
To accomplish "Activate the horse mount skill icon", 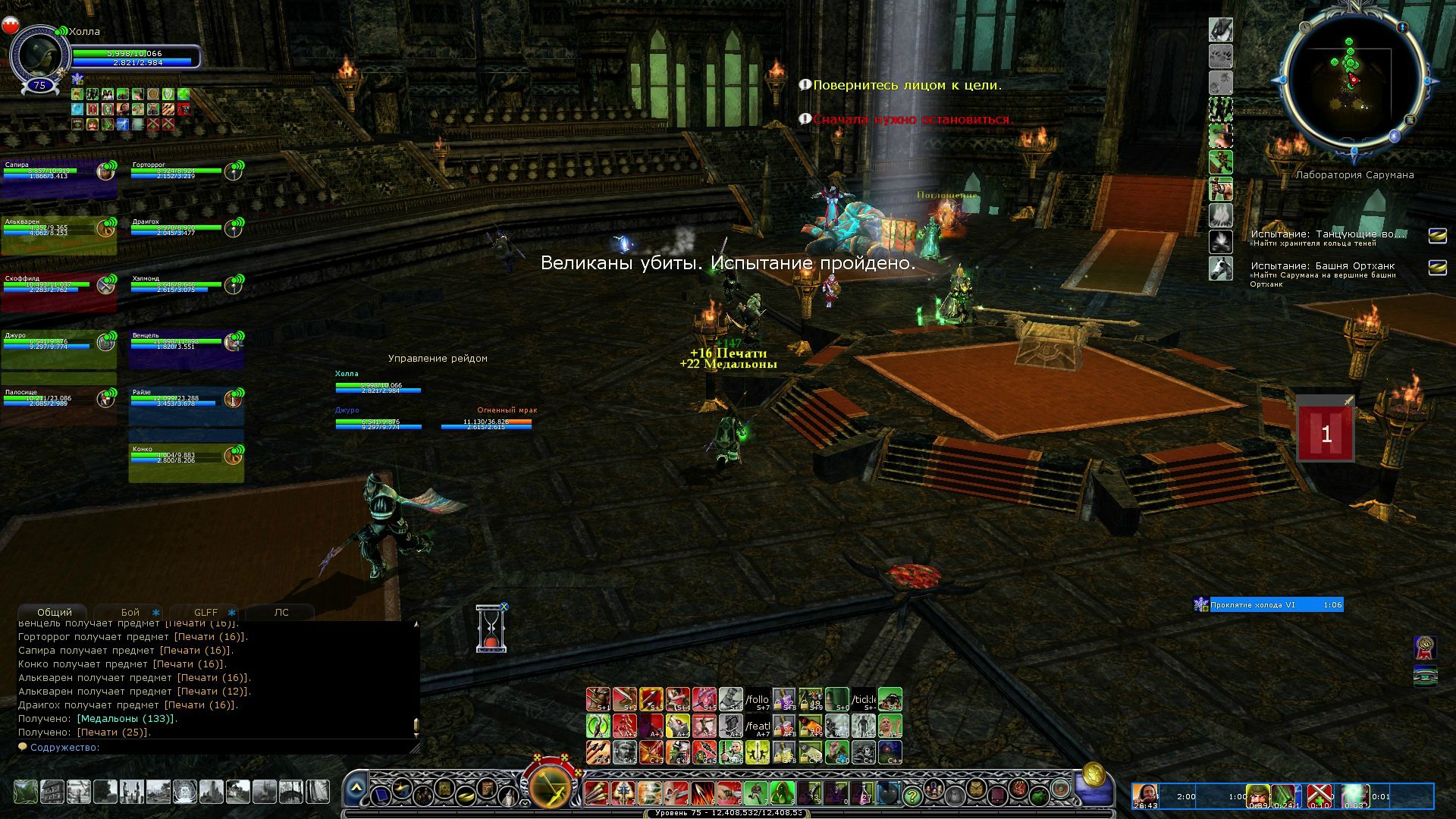I will [x=1220, y=268].
